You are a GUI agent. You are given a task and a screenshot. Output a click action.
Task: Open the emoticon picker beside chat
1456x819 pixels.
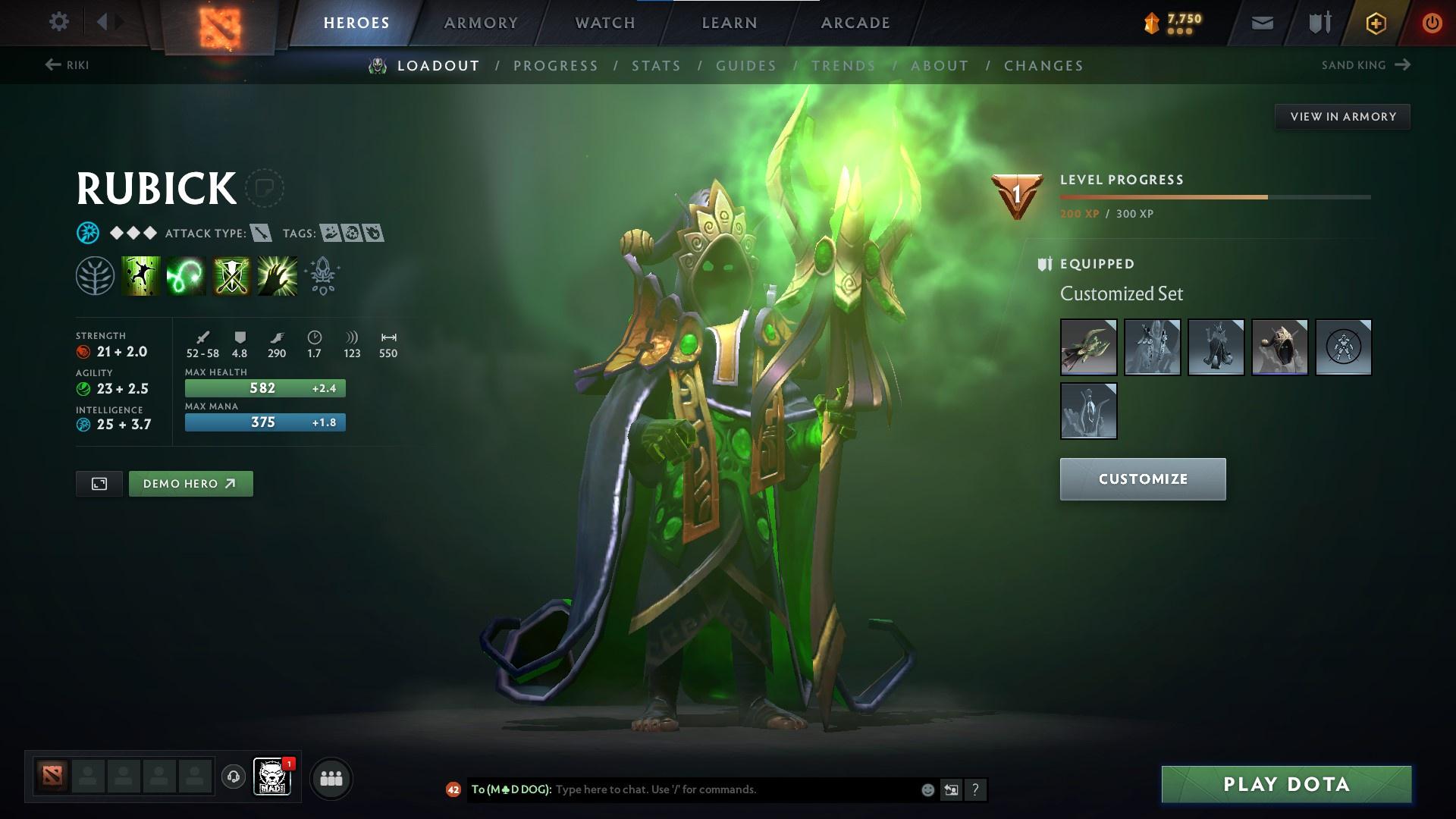(927, 789)
